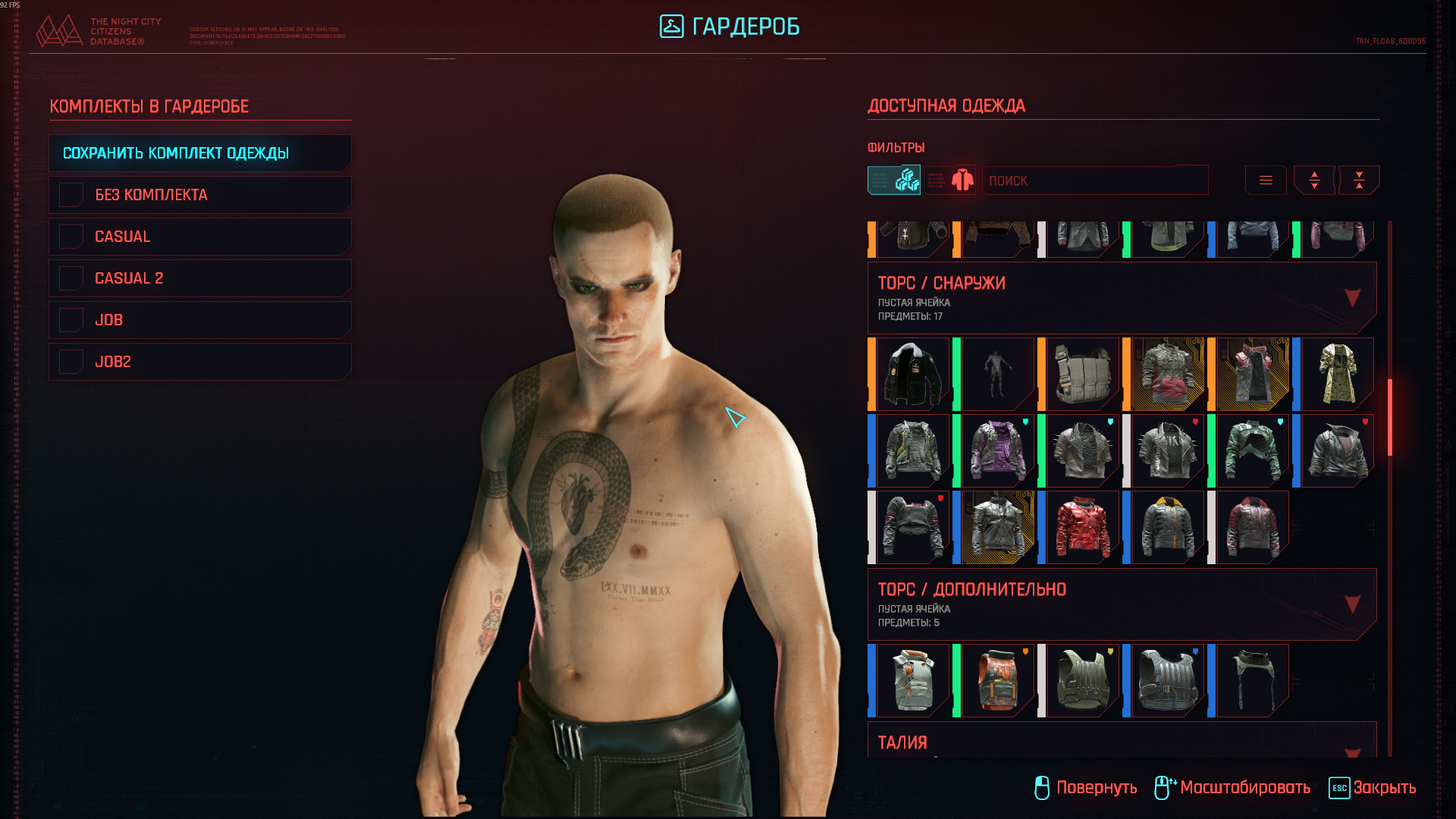
Task: Choose the long yellow-green coat
Action: click(x=1338, y=375)
